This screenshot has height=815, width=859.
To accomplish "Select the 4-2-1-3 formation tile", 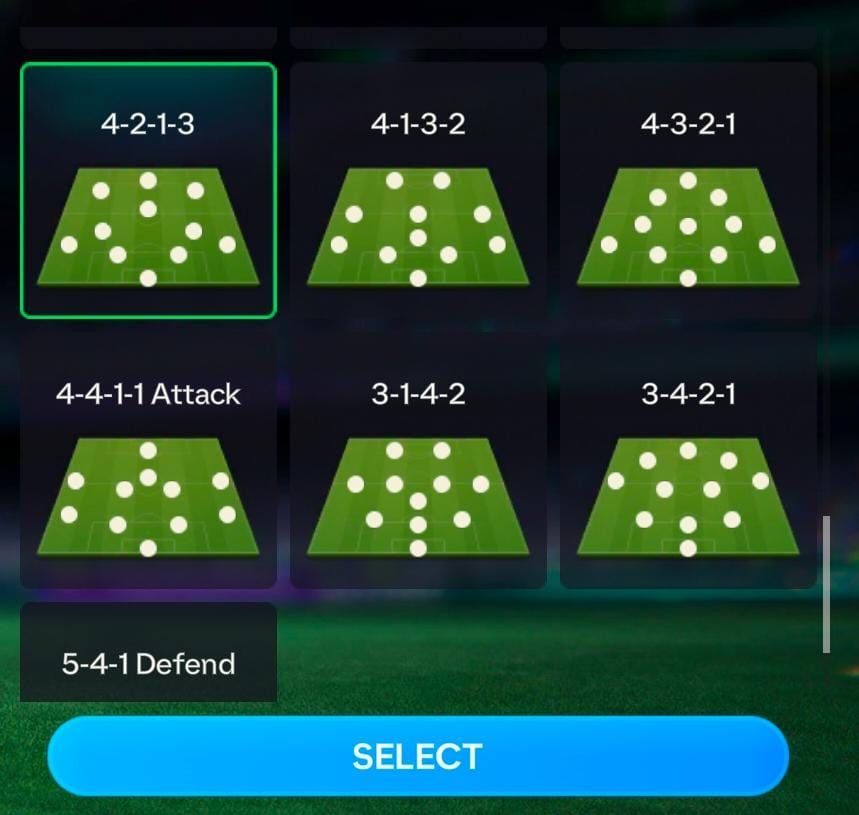I will coord(148,190).
